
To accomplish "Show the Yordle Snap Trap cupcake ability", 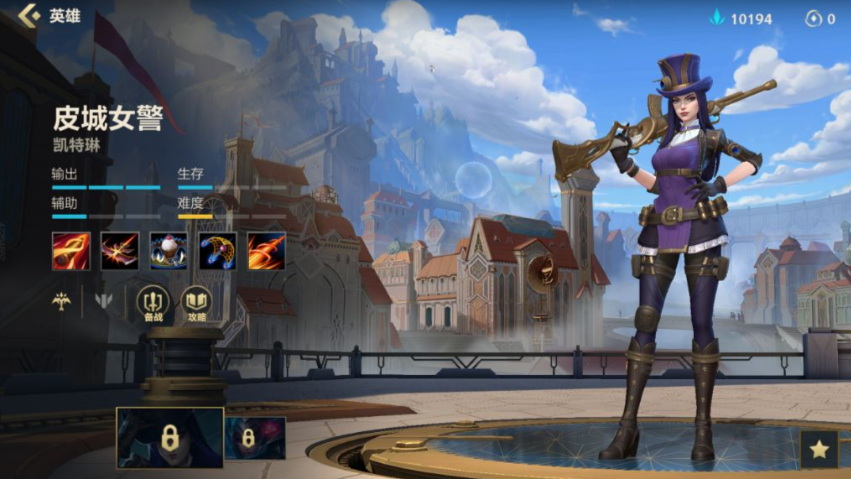I will click(169, 251).
